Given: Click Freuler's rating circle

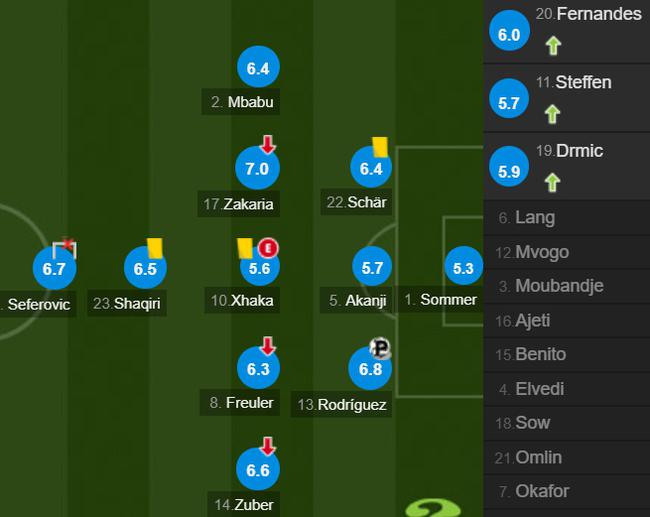Looking at the screenshot, I should (x=257, y=370).
